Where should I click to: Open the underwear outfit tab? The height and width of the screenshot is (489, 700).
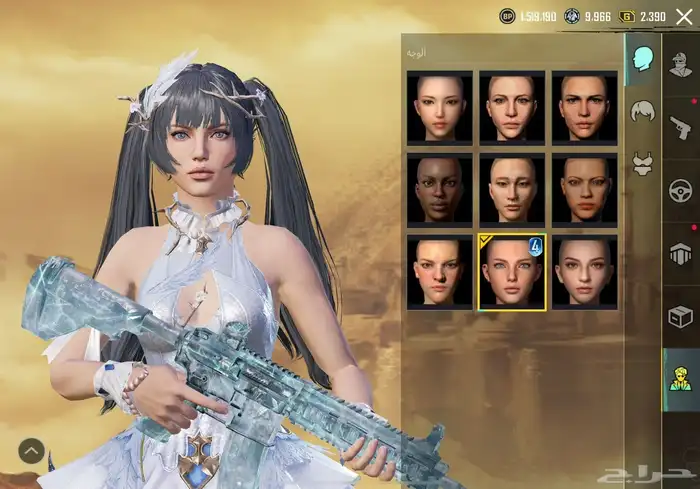click(x=641, y=161)
